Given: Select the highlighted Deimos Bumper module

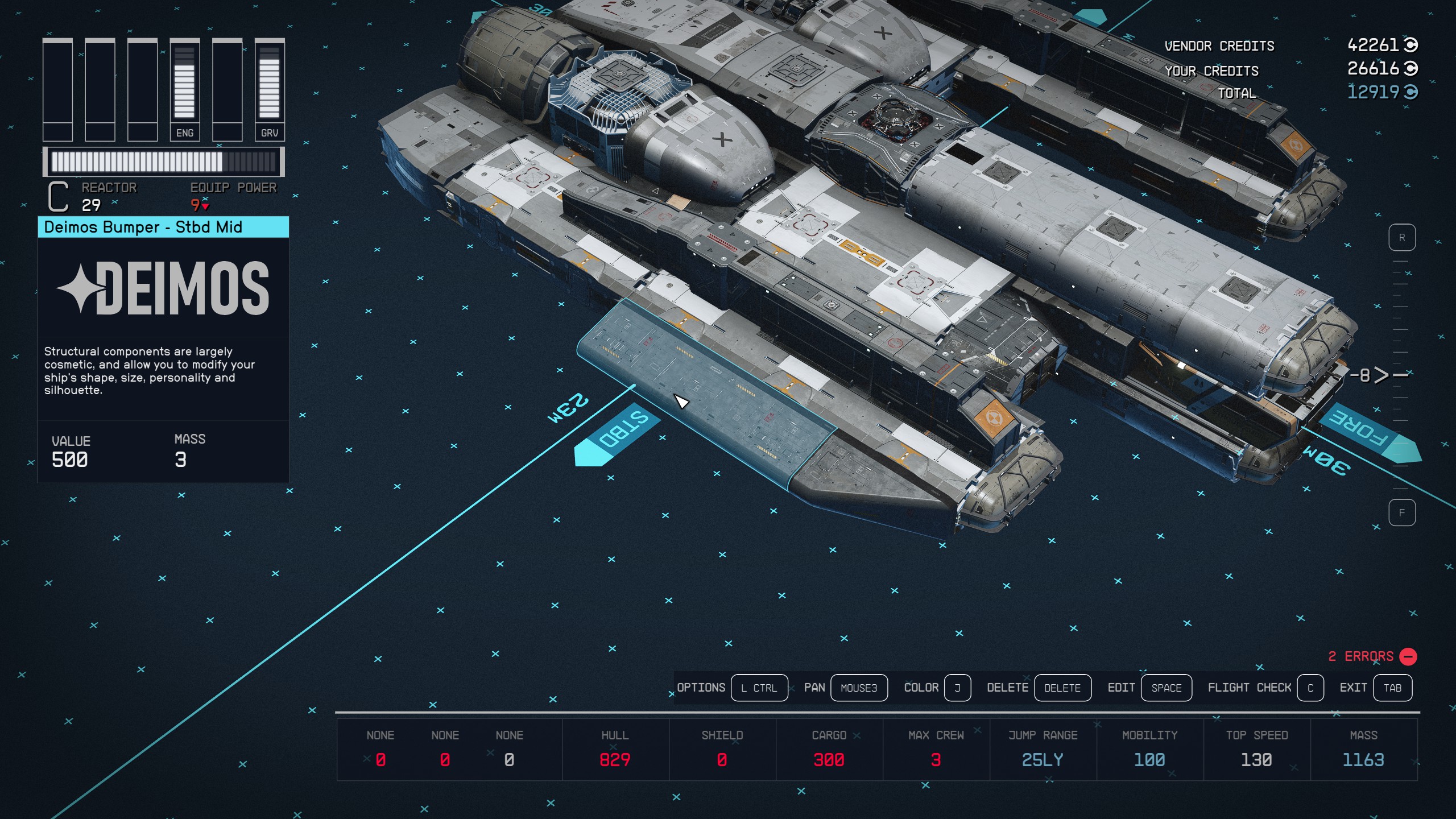Looking at the screenshot, I should click(x=705, y=392).
